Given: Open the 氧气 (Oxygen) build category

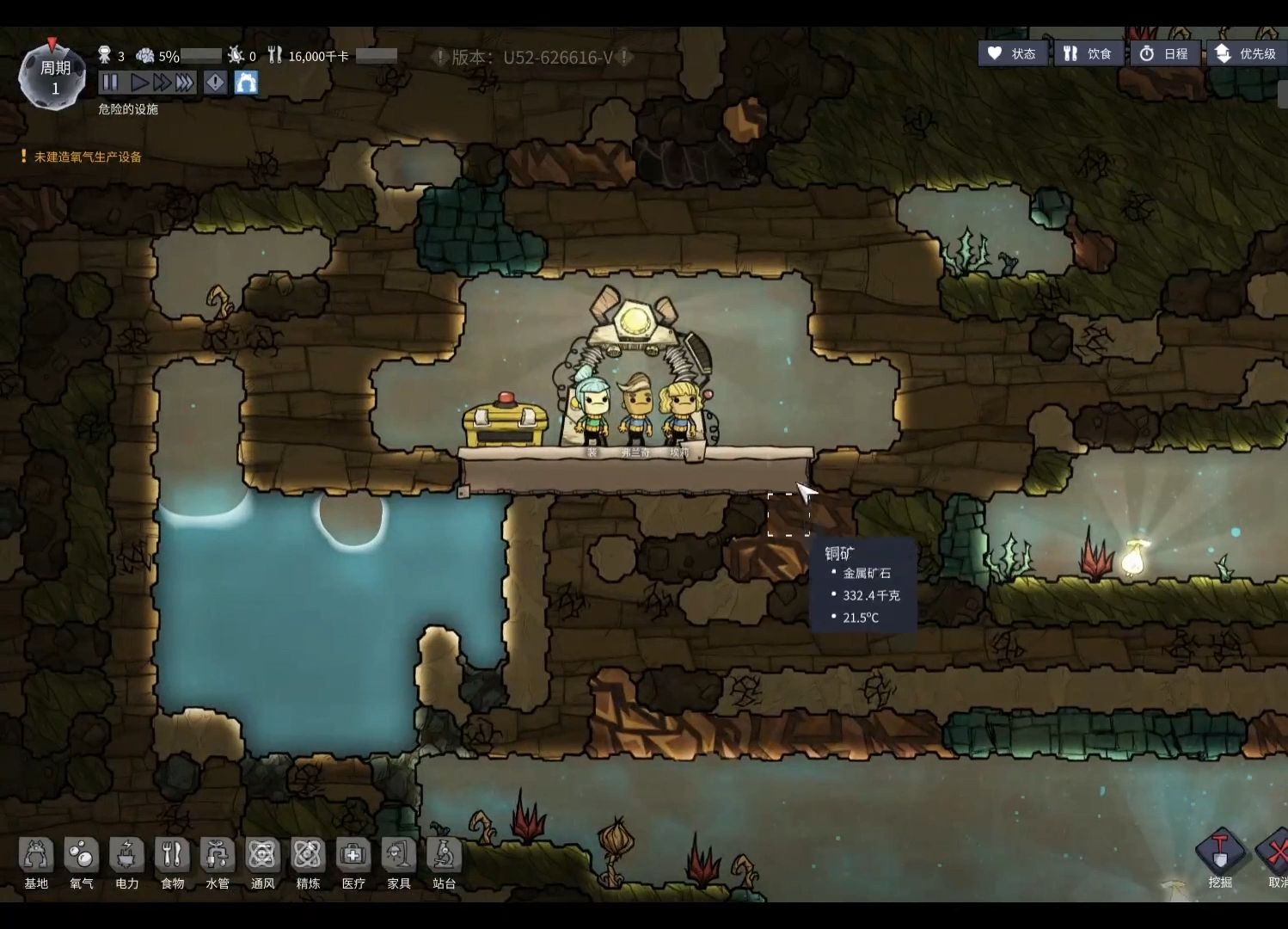Looking at the screenshot, I should tap(82, 863).
